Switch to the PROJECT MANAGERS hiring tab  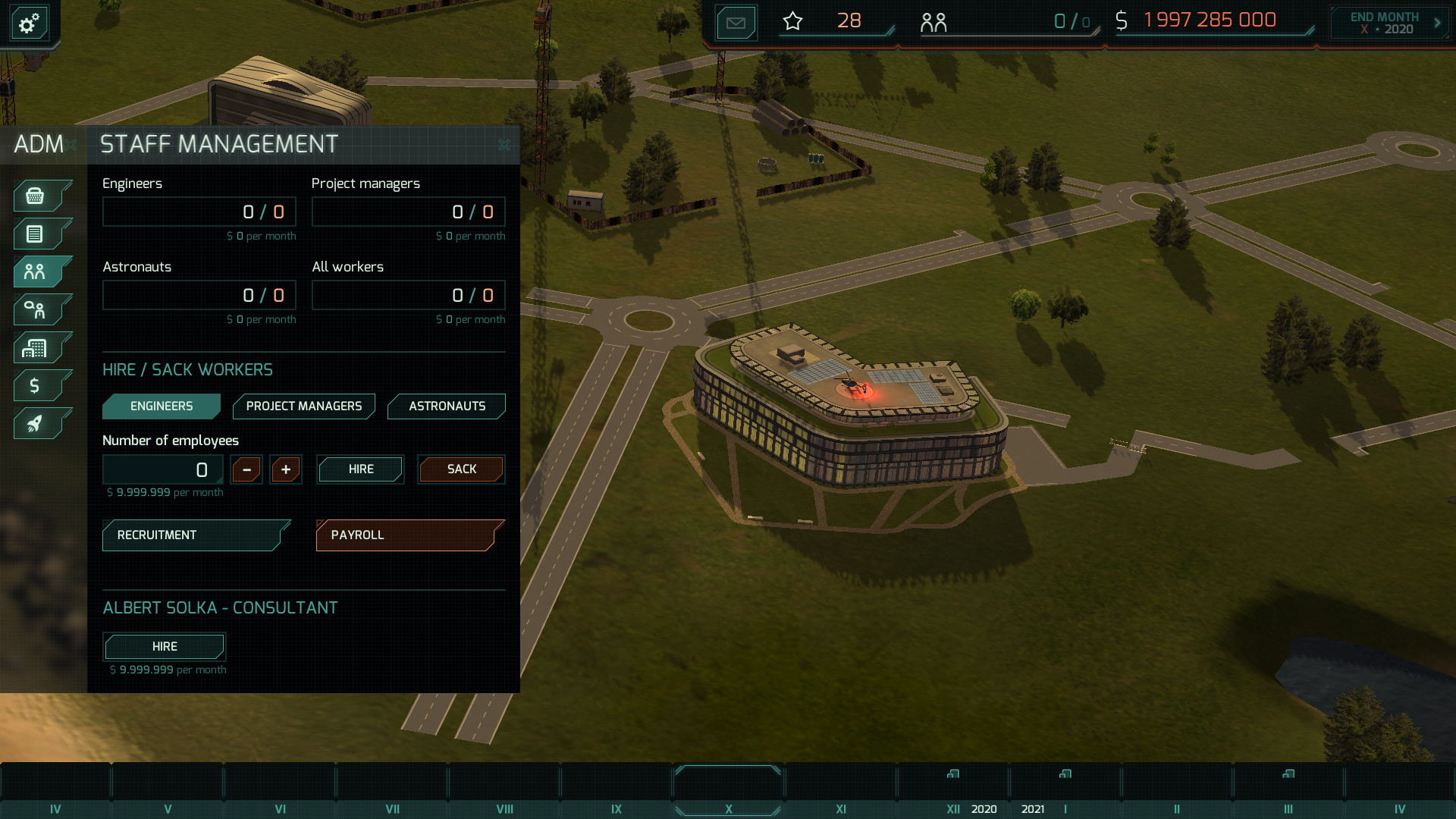coord(303,406)
